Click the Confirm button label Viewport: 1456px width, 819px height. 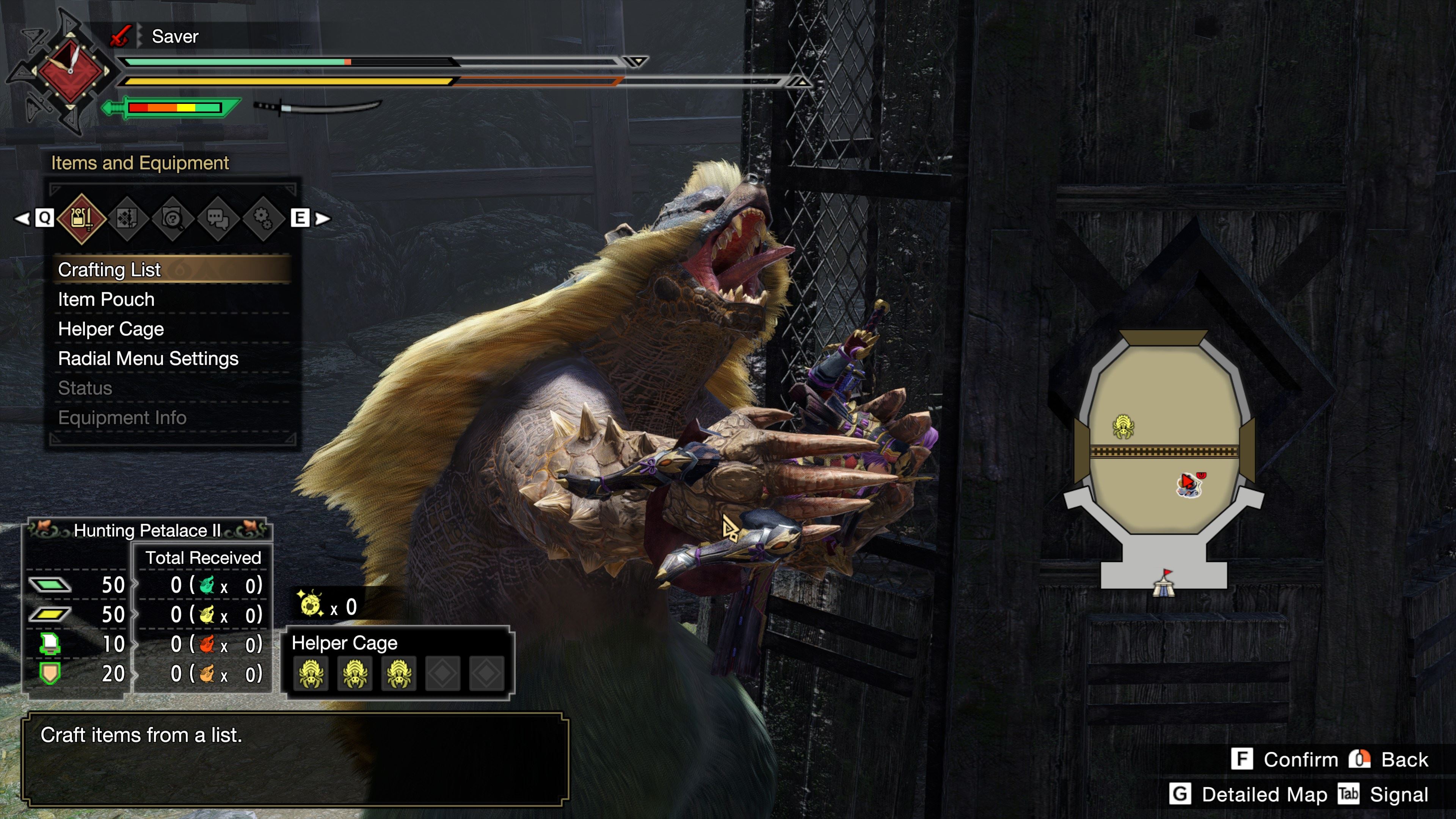pos(1300,759)
